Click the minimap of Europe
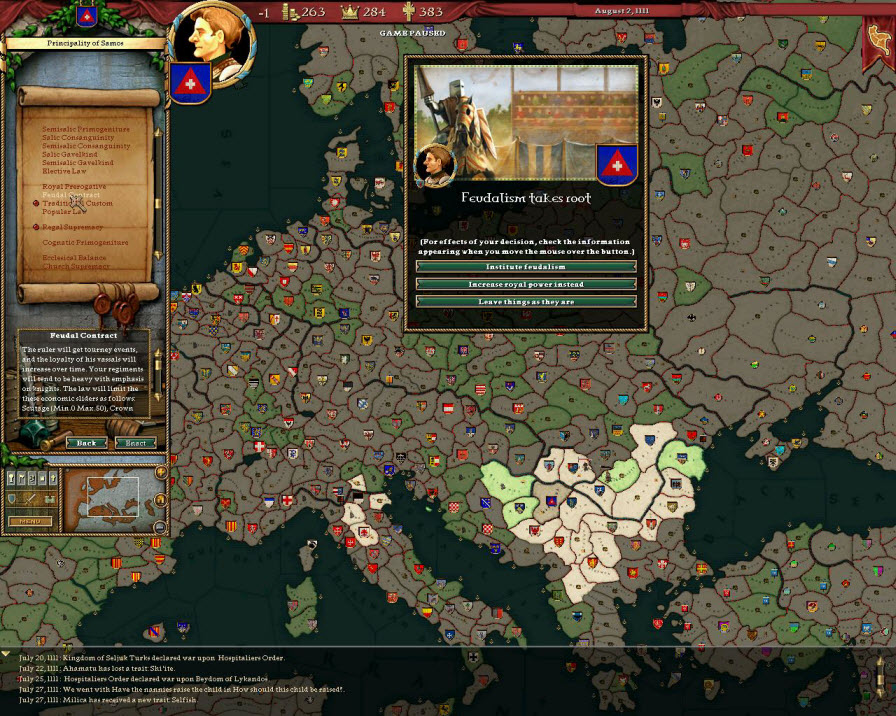Viewport: 896px width, 716px height. 111,497
